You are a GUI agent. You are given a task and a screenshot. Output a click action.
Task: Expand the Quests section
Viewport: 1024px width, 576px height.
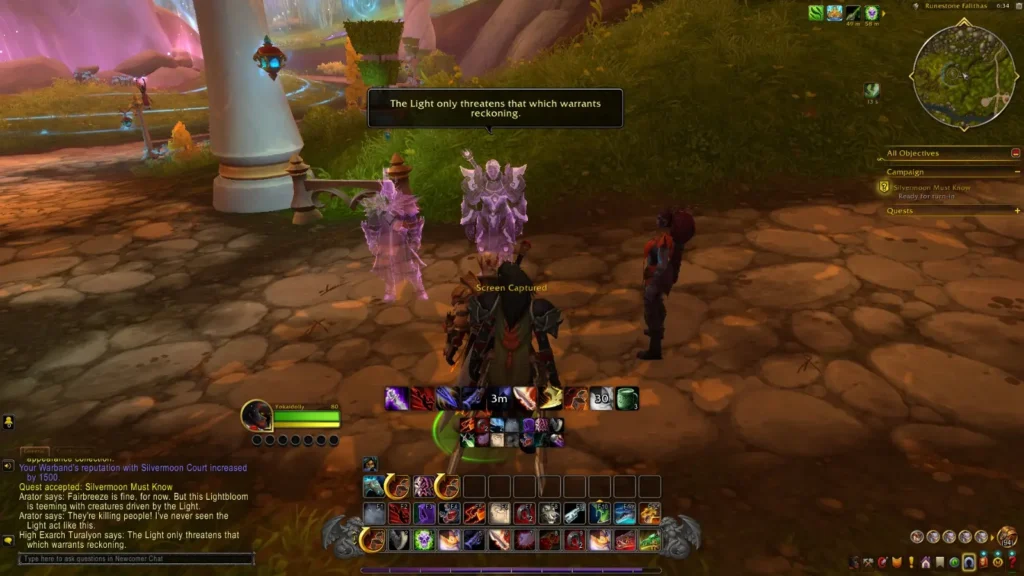(x=1016, y=211)
